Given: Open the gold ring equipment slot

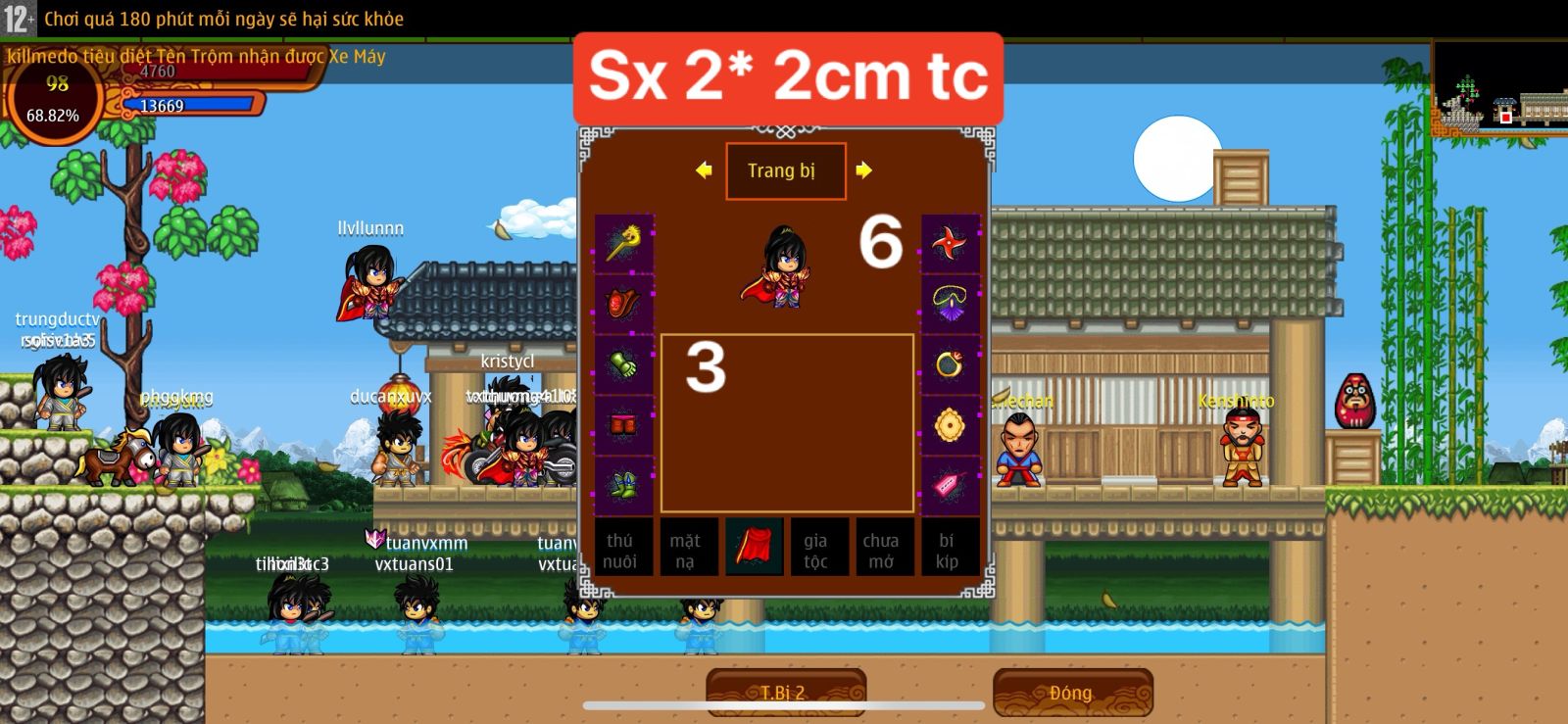Looking at the screenshot, I should (946, 364).
